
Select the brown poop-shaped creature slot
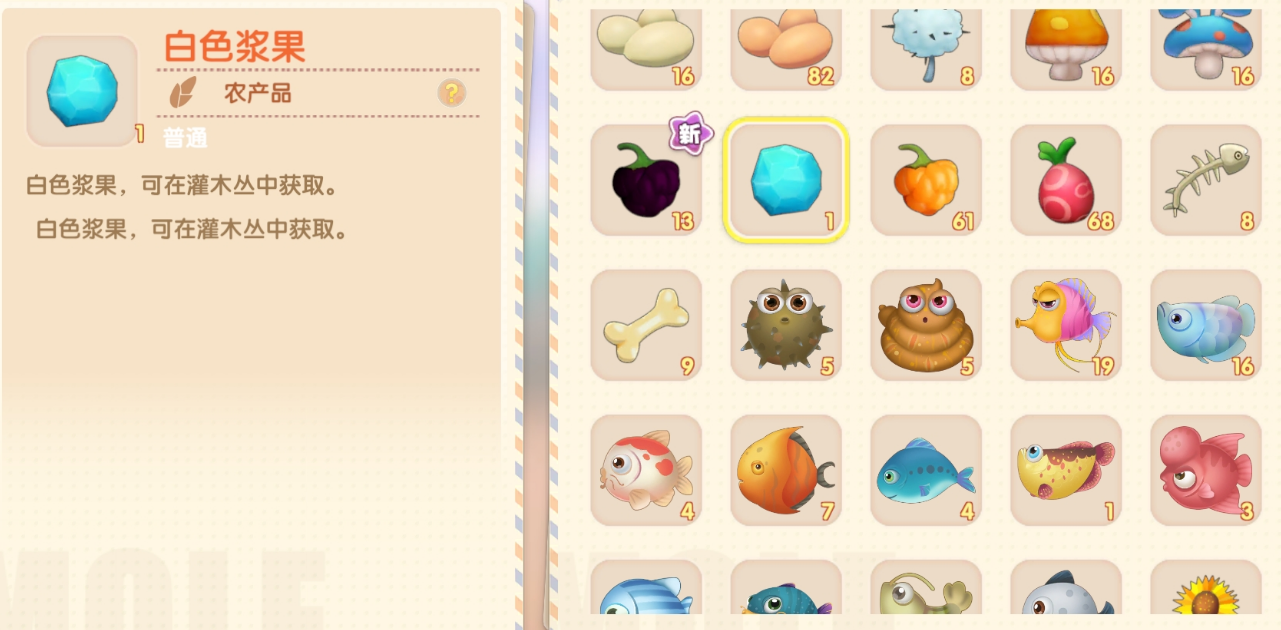(926, 326)
